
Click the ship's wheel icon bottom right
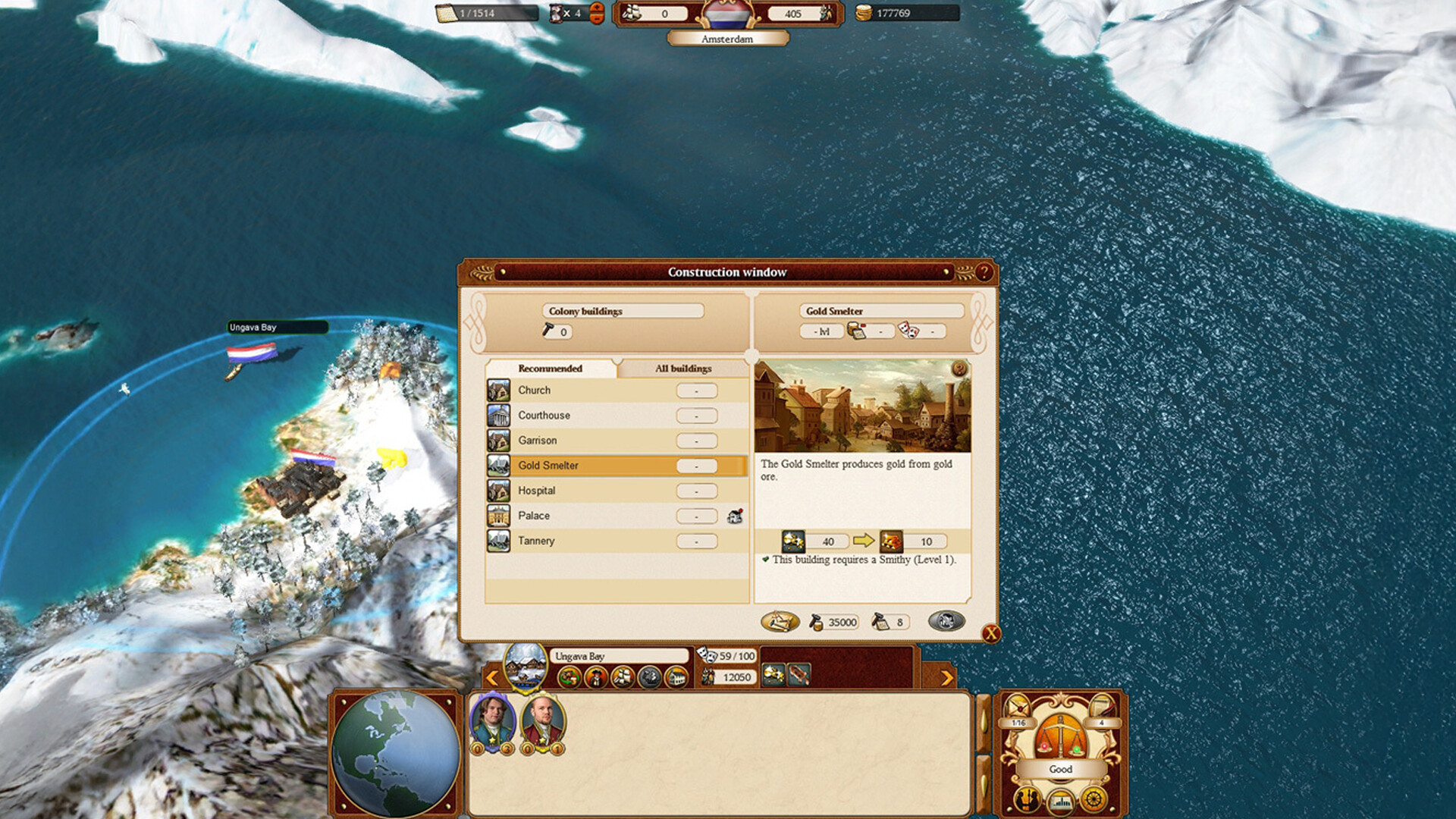[x=1094, y=800]
